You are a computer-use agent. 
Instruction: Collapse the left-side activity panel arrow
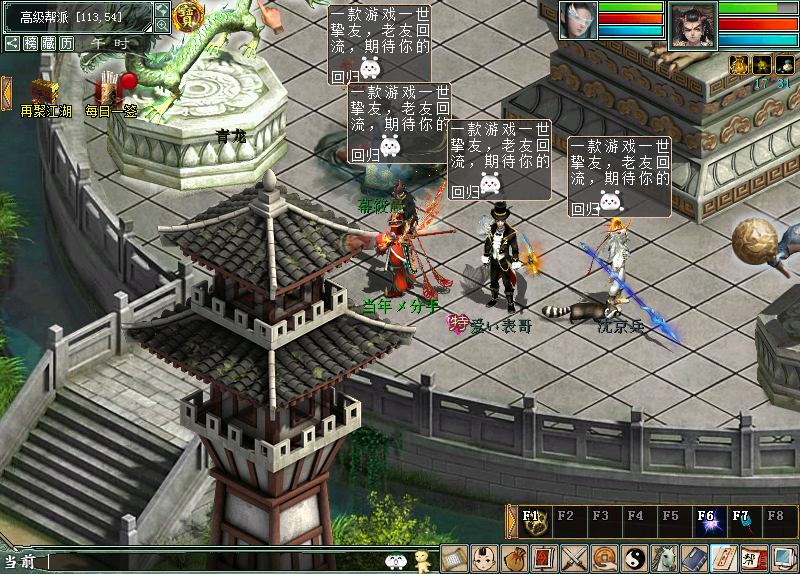tap(6, 92)
